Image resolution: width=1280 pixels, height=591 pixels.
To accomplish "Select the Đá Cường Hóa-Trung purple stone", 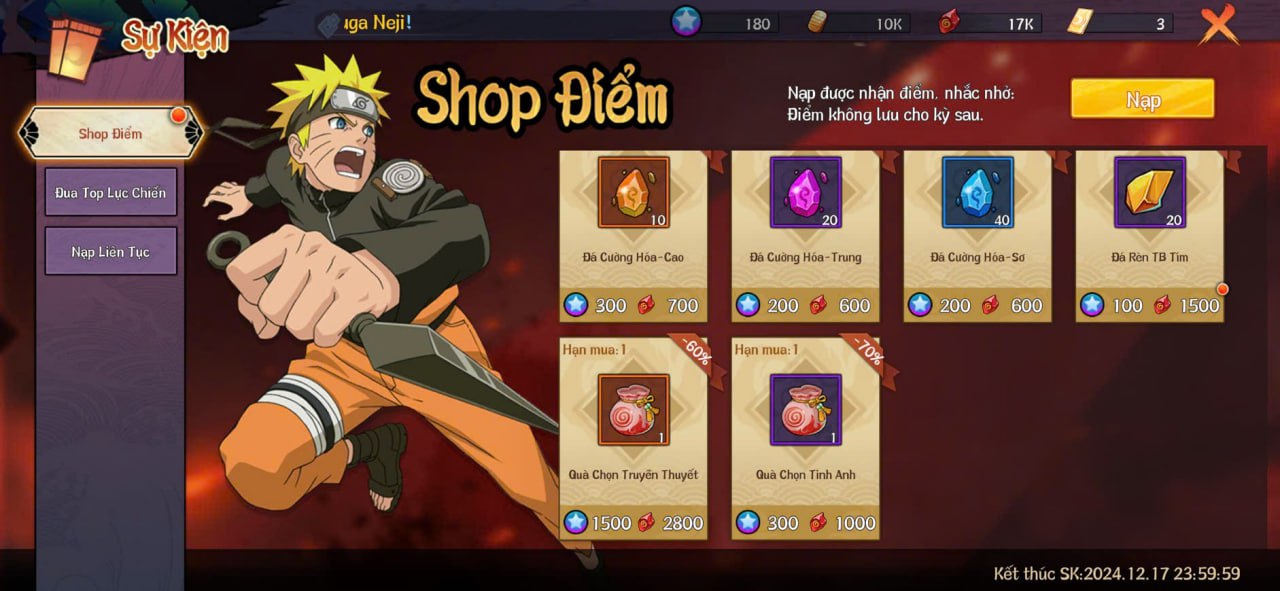I will 805,193.
